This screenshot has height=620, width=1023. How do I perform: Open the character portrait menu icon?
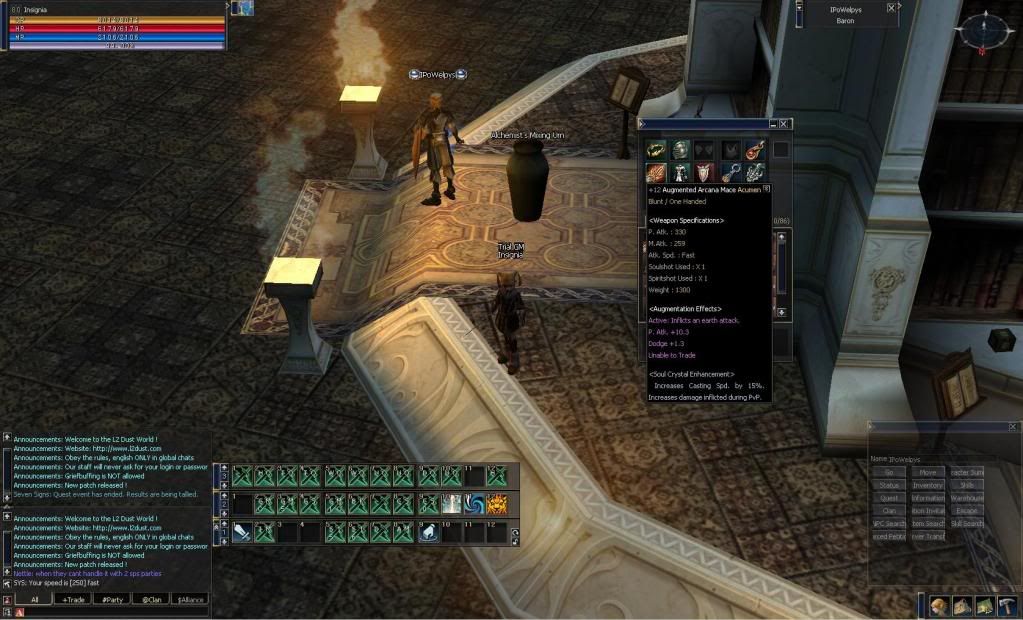(938, 605)
